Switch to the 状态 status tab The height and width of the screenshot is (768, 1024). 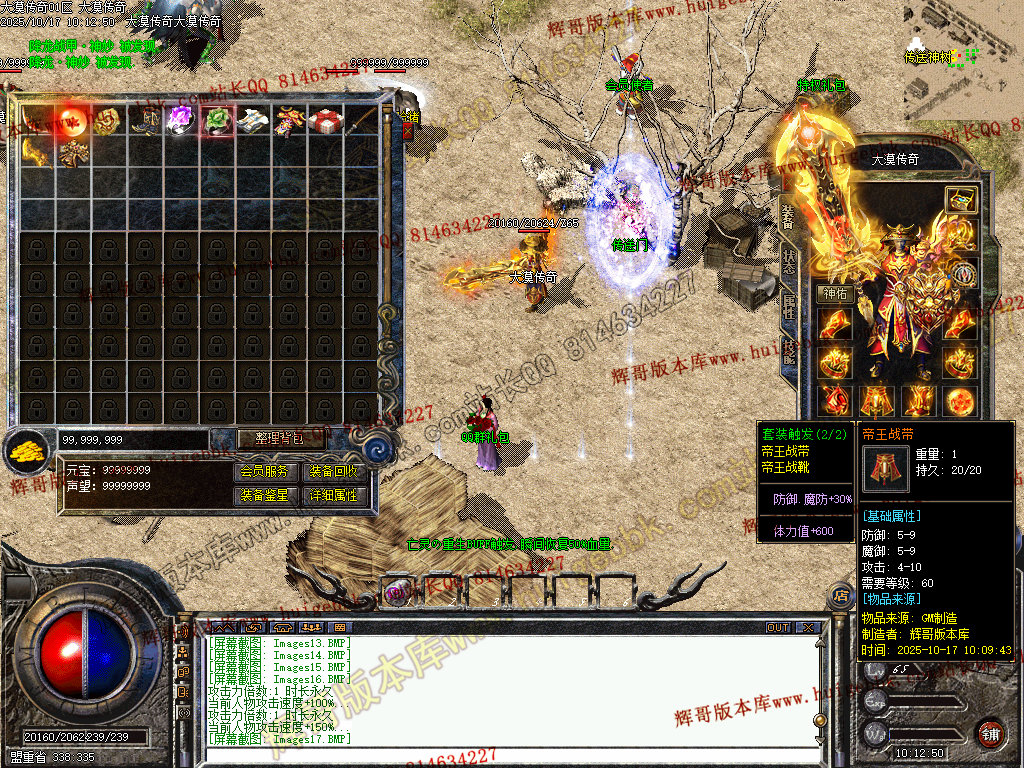[788, 261]
